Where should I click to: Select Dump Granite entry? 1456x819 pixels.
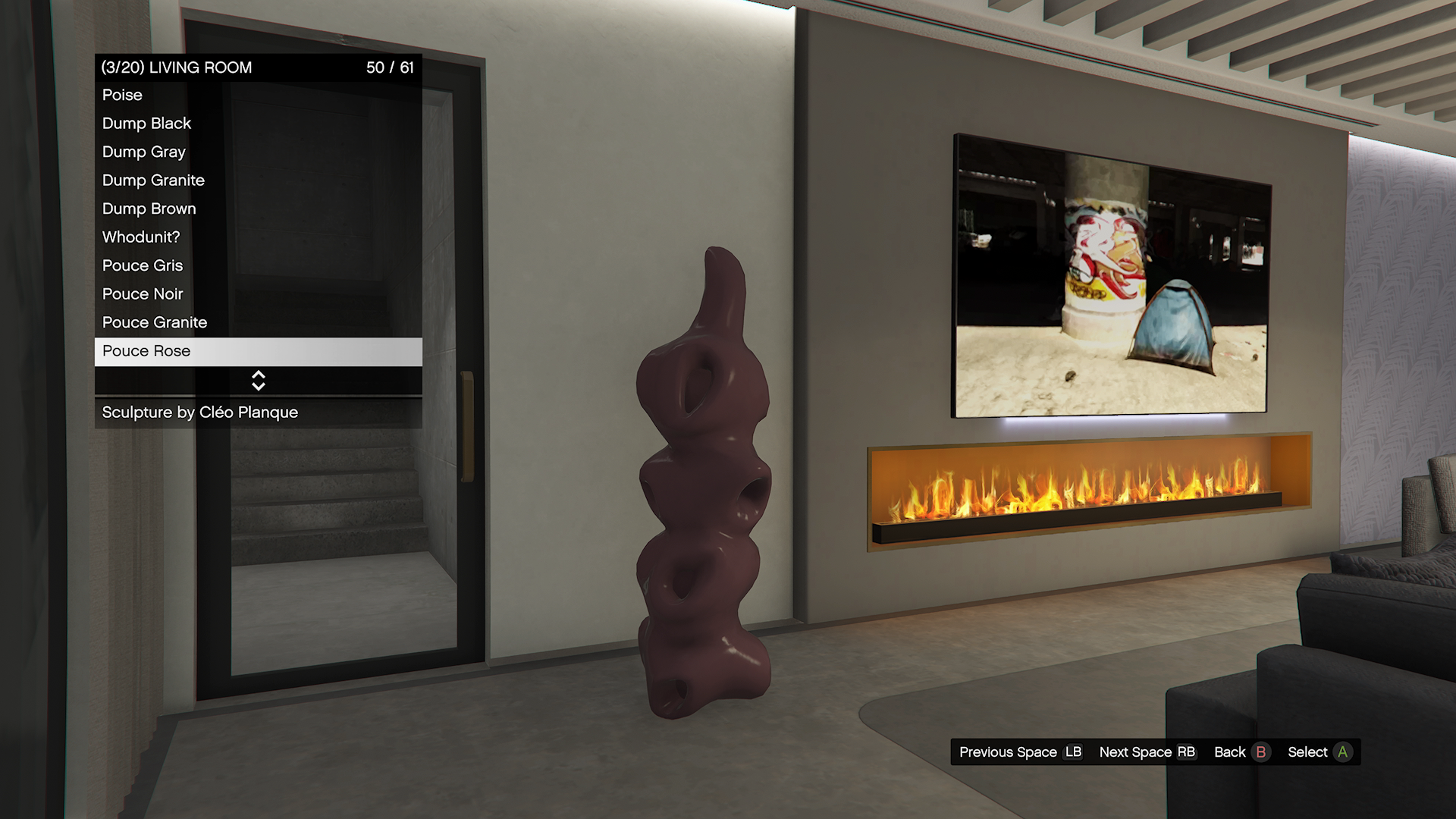tap(258, 180)
